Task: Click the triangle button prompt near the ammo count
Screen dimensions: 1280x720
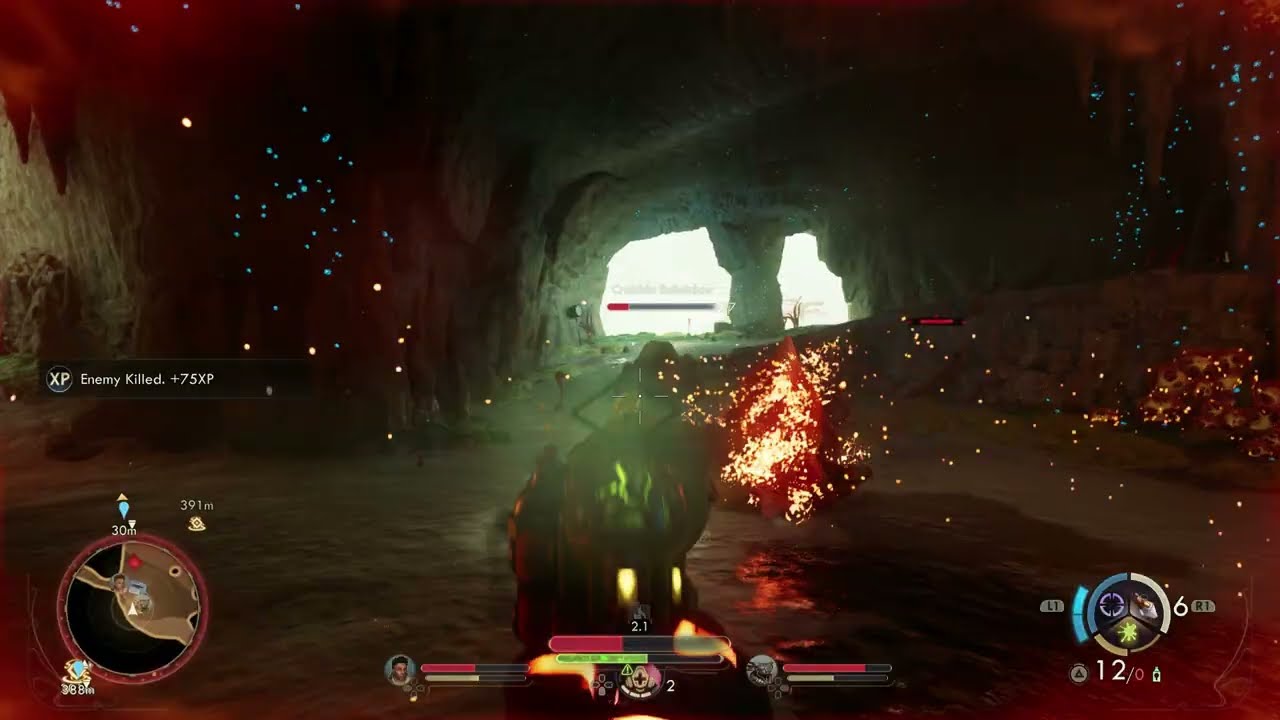Action: click(1079, 672)
